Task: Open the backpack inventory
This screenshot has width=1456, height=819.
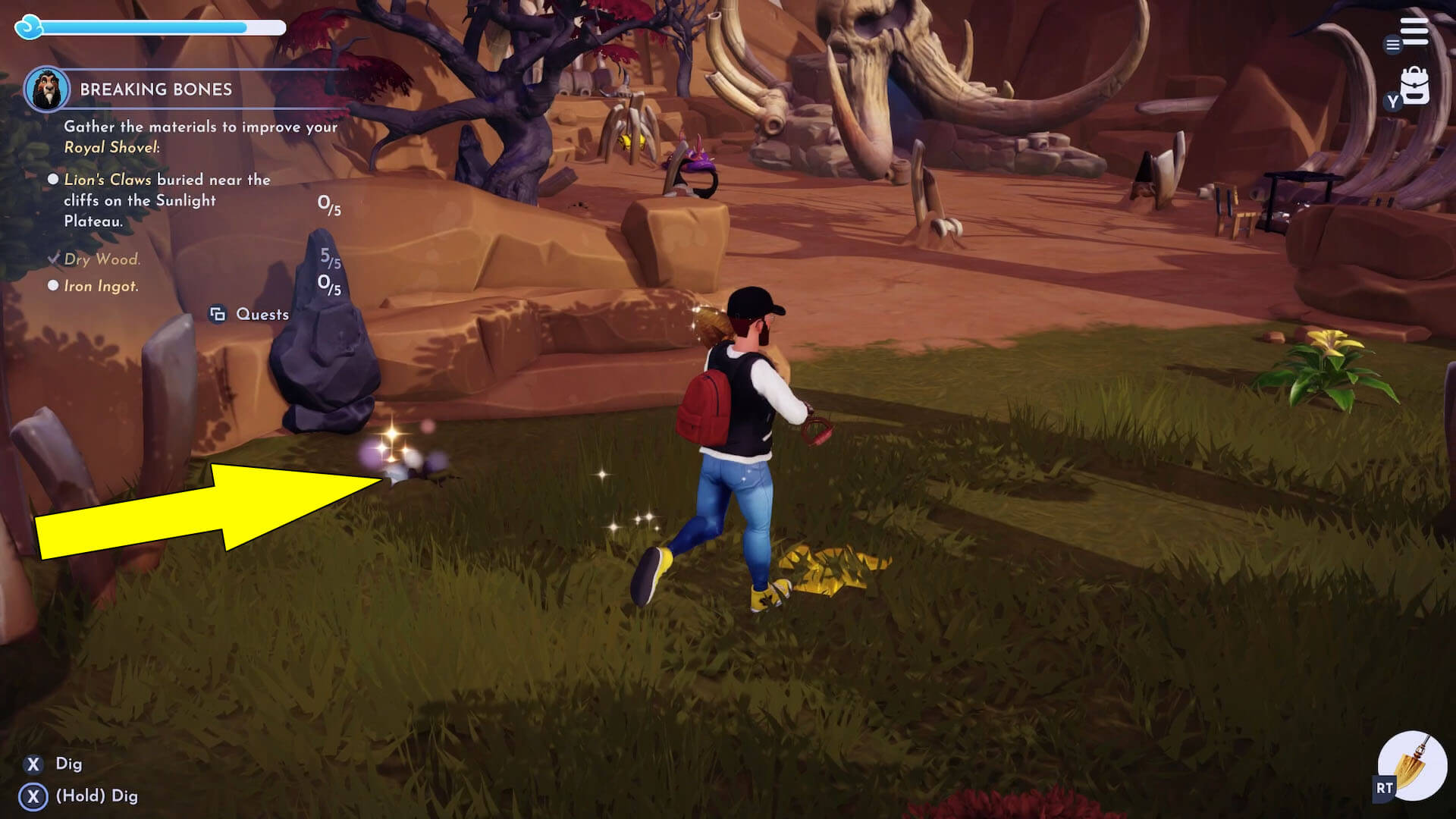Action: [x=1414, y=87]
